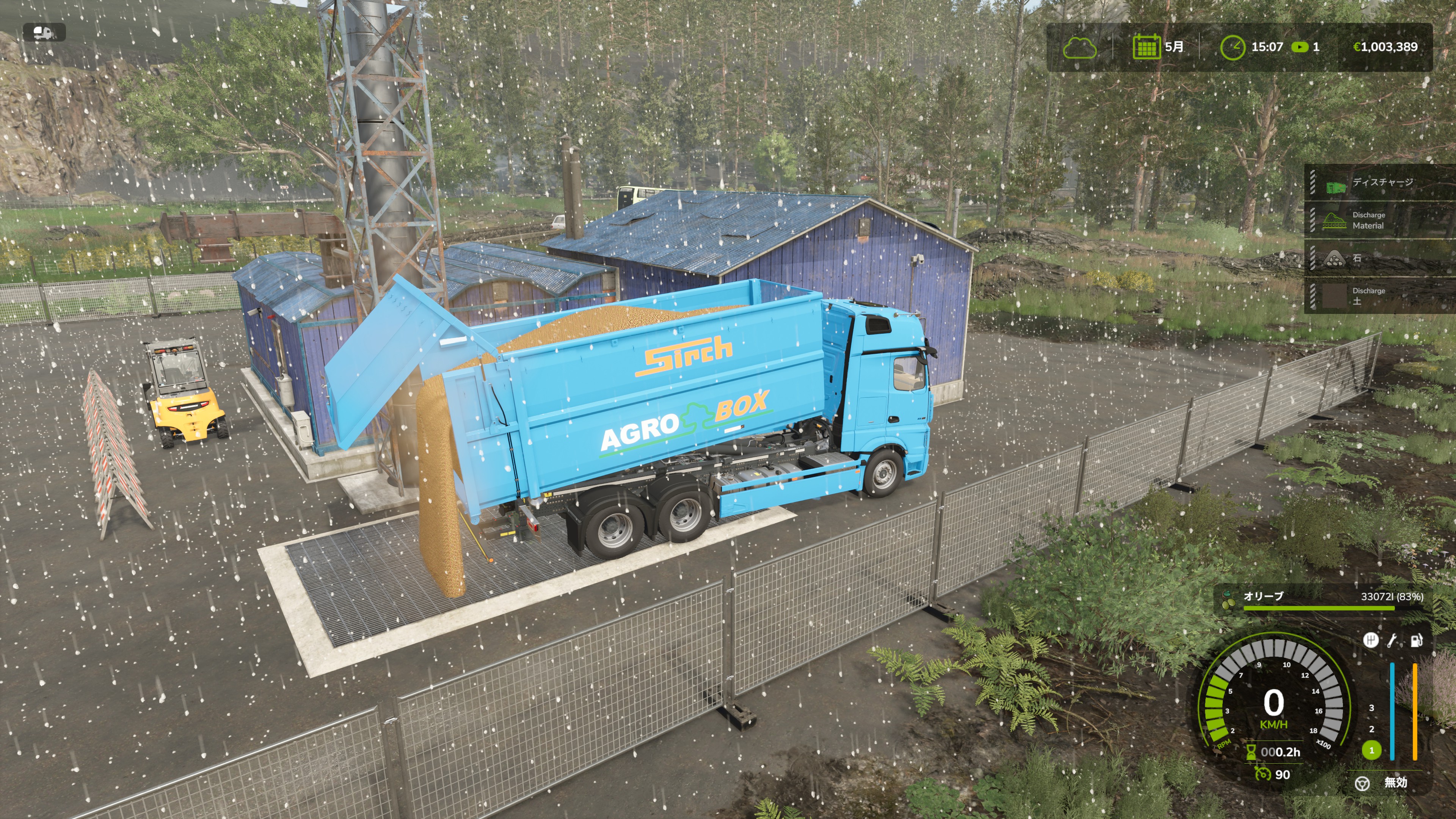The height and width of the screenshot is (819, 1456).
Task: Toggle the steering wheel 無効 indicator
Action: pos(1362,783)
